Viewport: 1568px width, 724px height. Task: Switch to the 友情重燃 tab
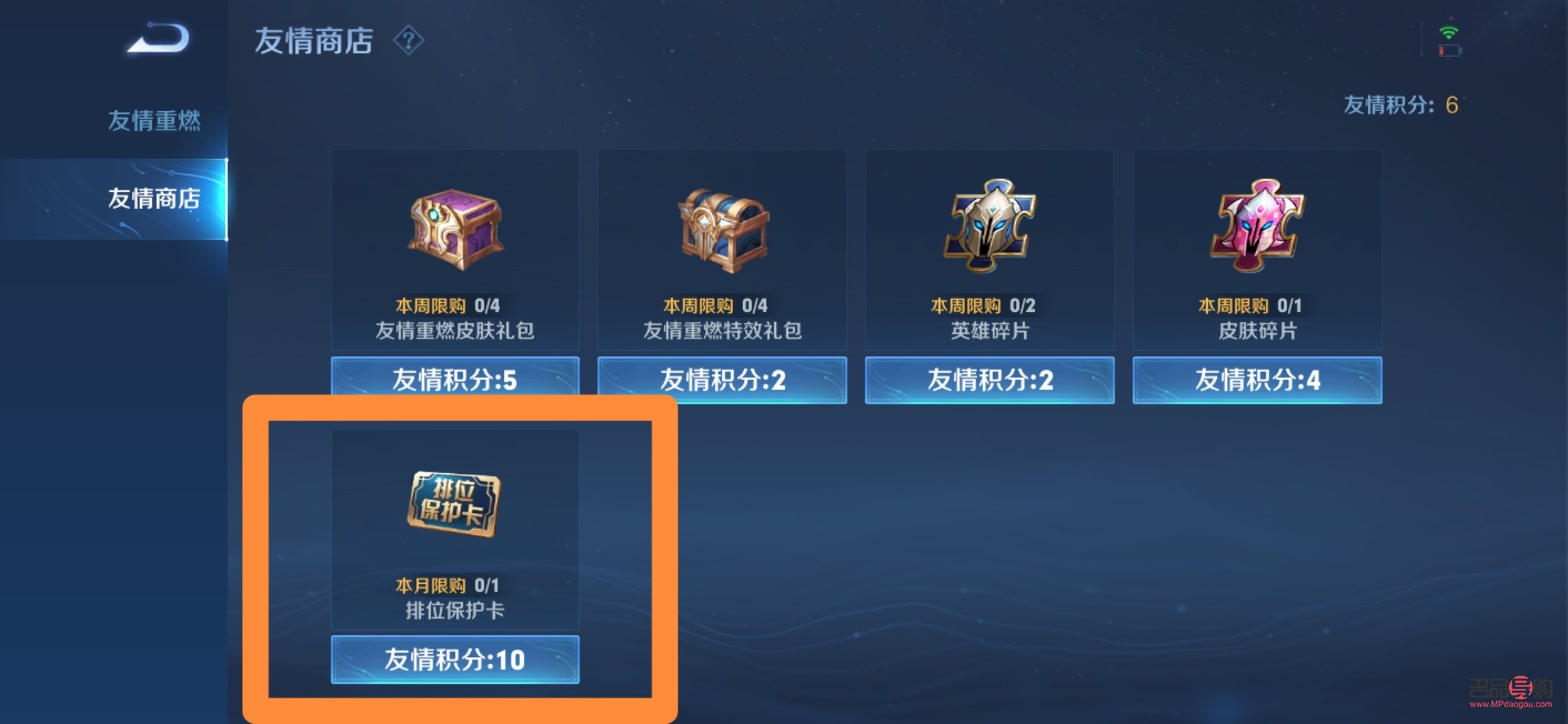pos(154,119)
